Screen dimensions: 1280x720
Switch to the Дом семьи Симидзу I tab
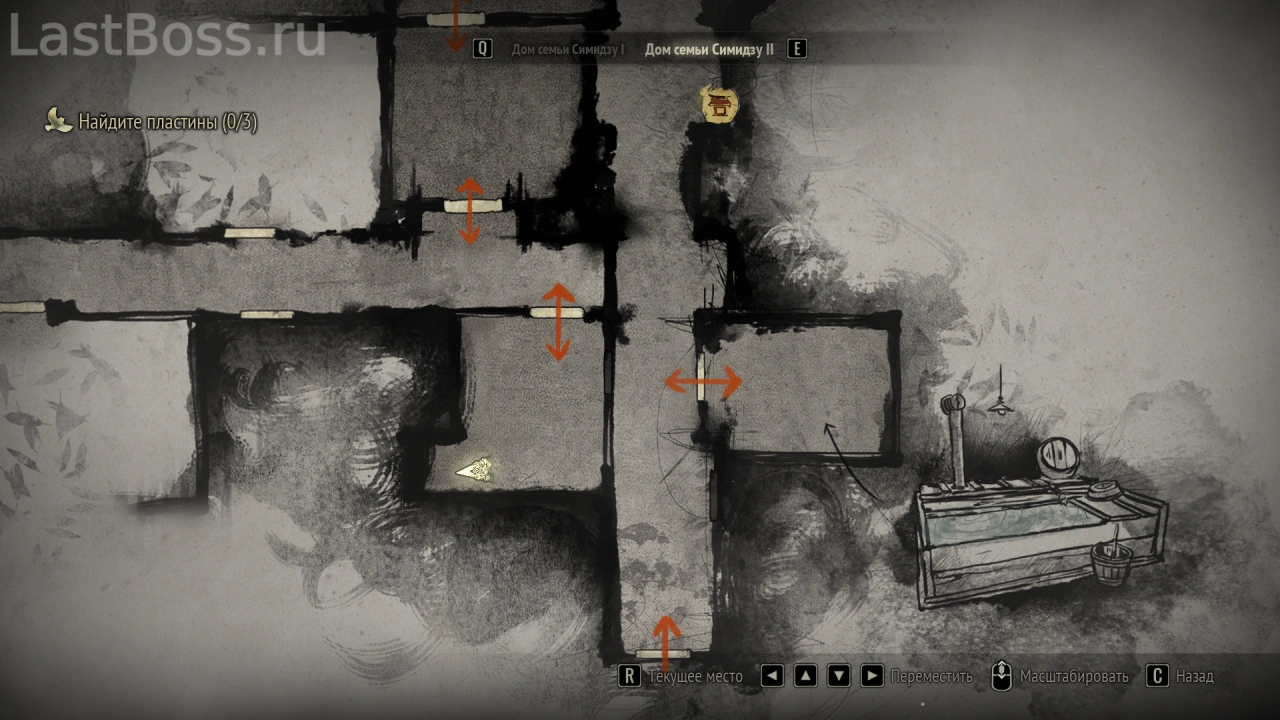click(567, 49)
